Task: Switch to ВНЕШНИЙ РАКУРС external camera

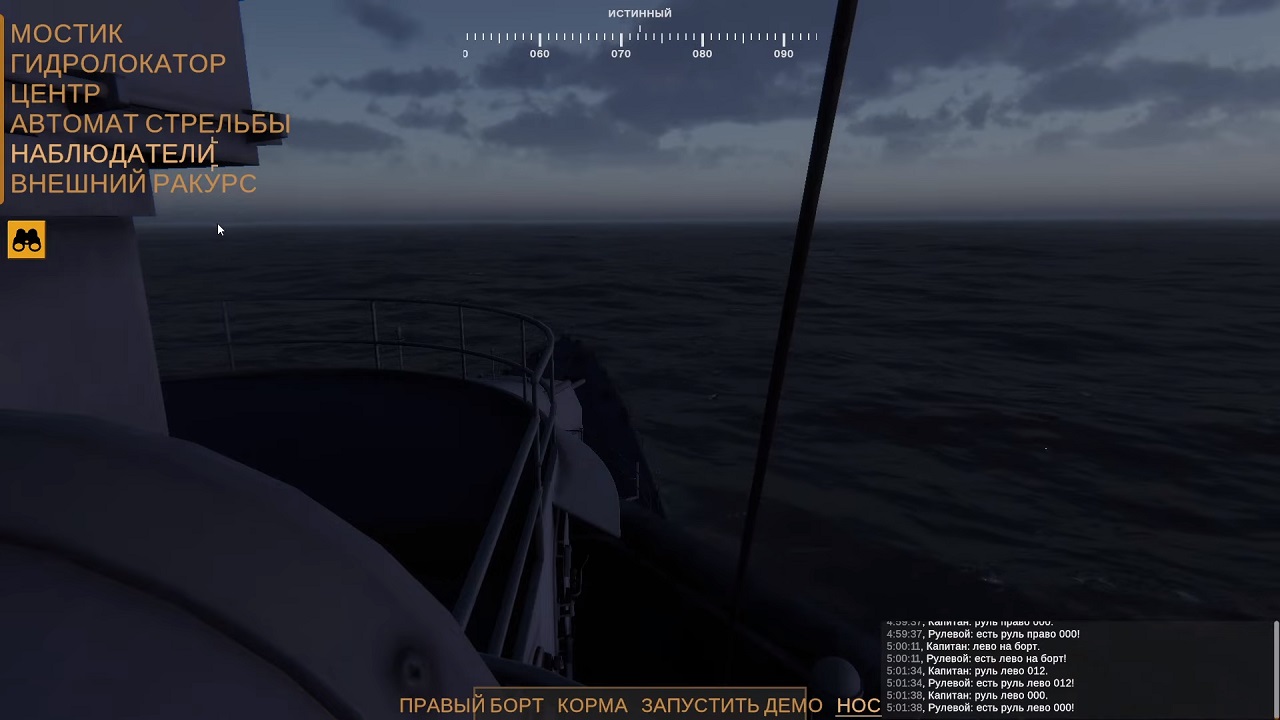Action: 133,183
